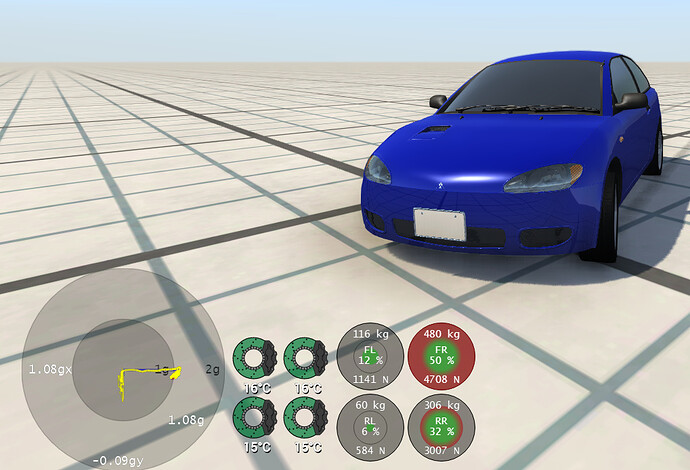Click the circular G-force meter widget
690x470 pixels.
(123, 369)
